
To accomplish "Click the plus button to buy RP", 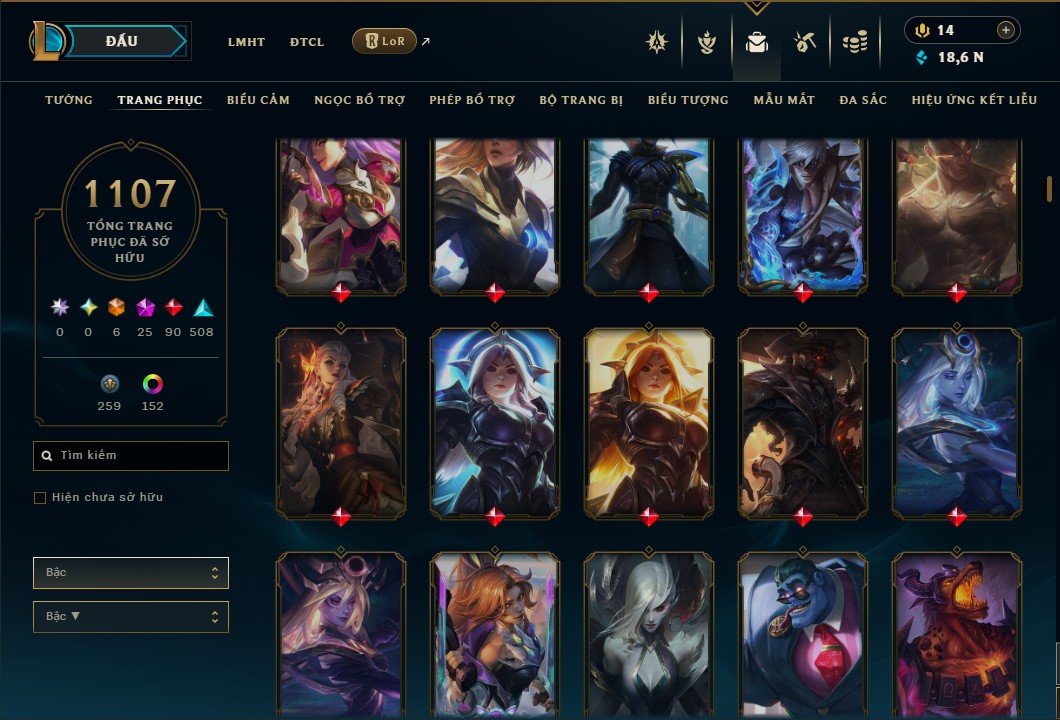I will pos(1005,30).
